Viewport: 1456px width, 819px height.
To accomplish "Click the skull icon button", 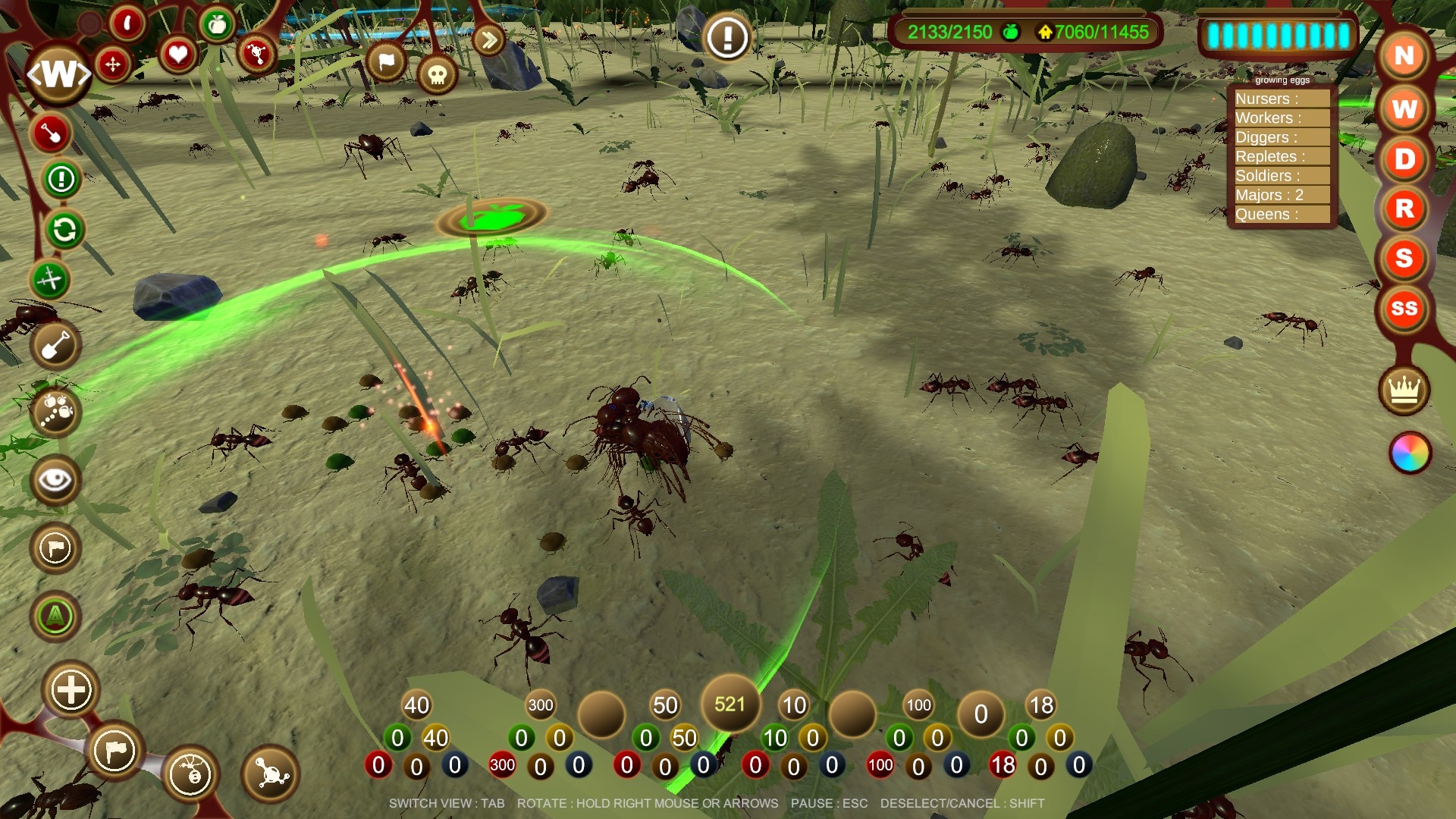I will point(437,74).
